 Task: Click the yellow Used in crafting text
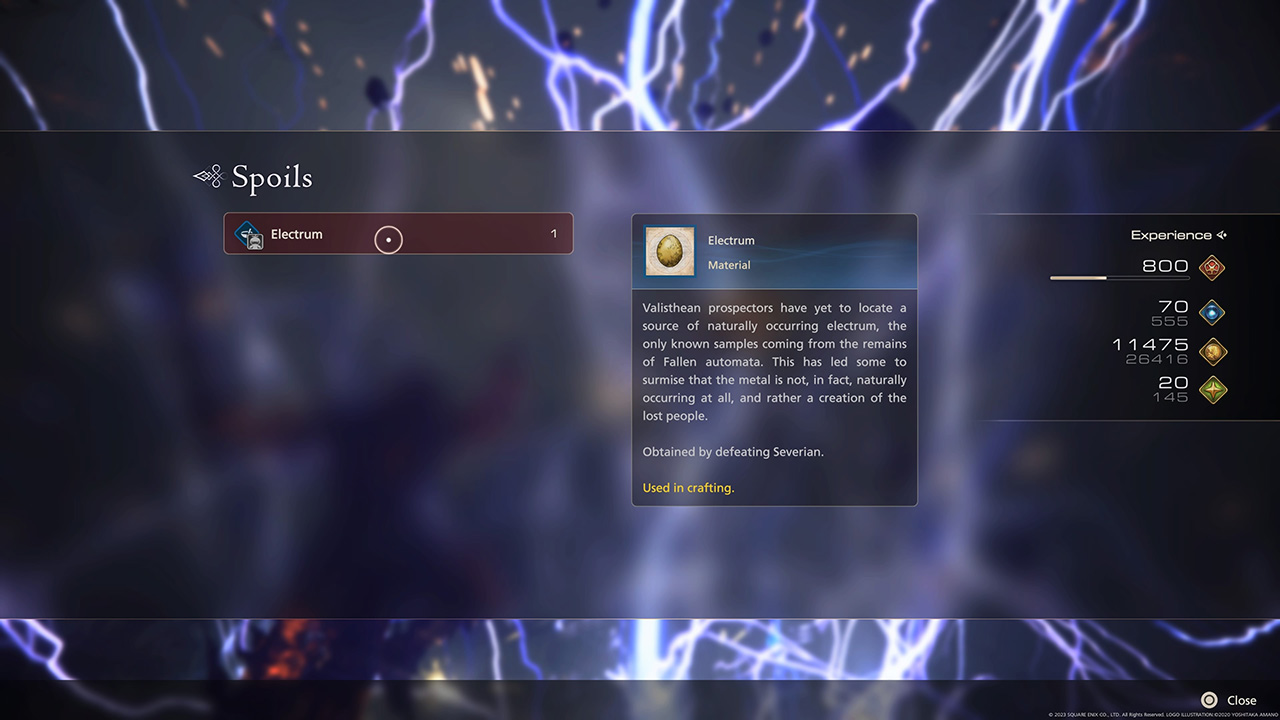coord(688,487)
